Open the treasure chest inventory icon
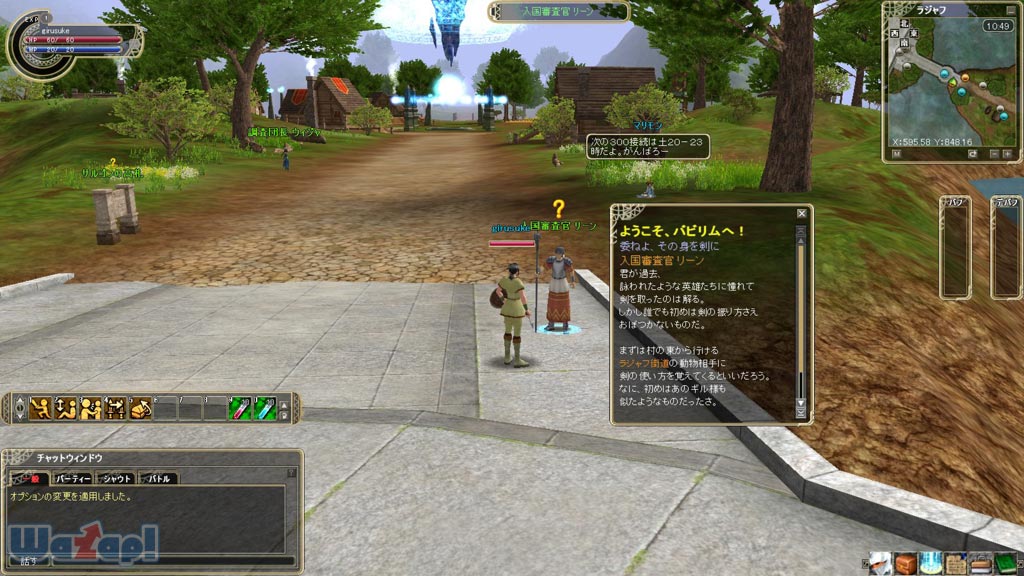The height and width of the screenshot is (576, 1024). (x=906, y=564)
